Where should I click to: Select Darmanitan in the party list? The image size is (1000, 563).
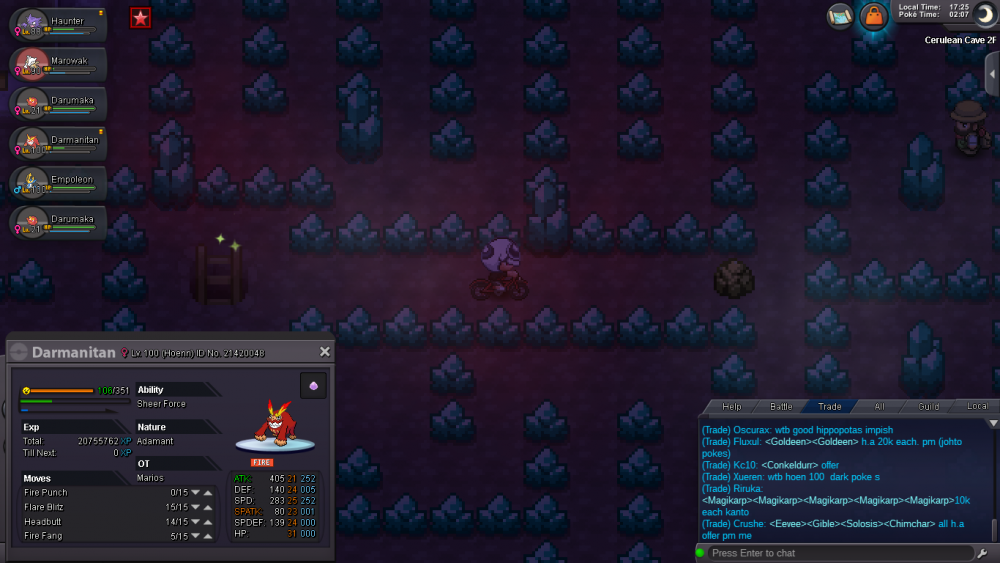(58, 143)
